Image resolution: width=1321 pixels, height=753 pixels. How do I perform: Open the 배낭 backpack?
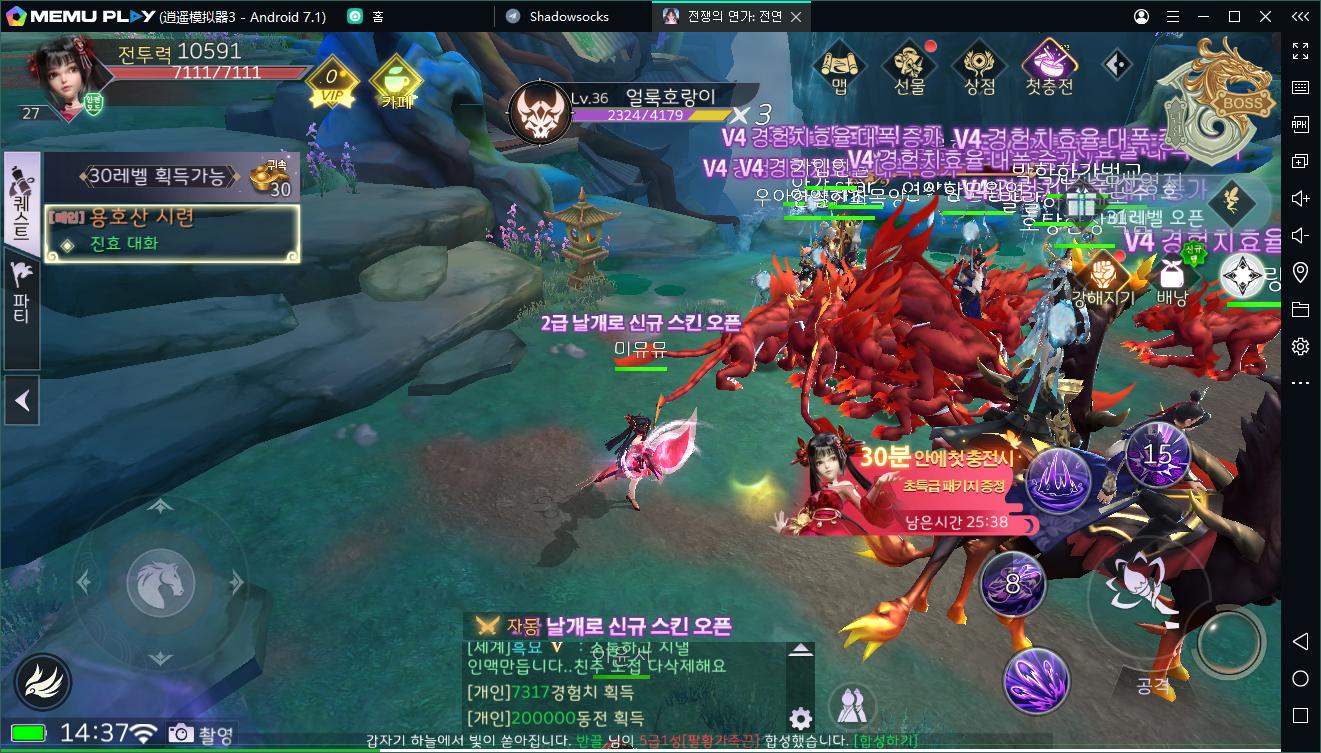pyautogui.click(x=1171, y=280)
